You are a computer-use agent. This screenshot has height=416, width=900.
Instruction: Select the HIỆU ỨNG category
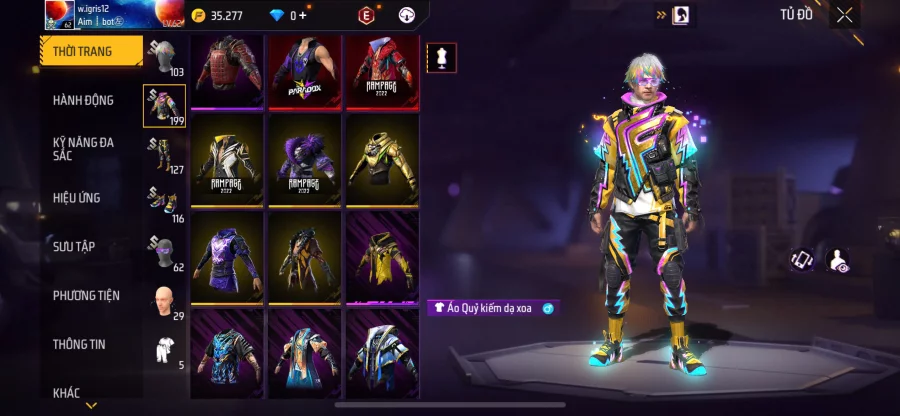coord(78,198)
